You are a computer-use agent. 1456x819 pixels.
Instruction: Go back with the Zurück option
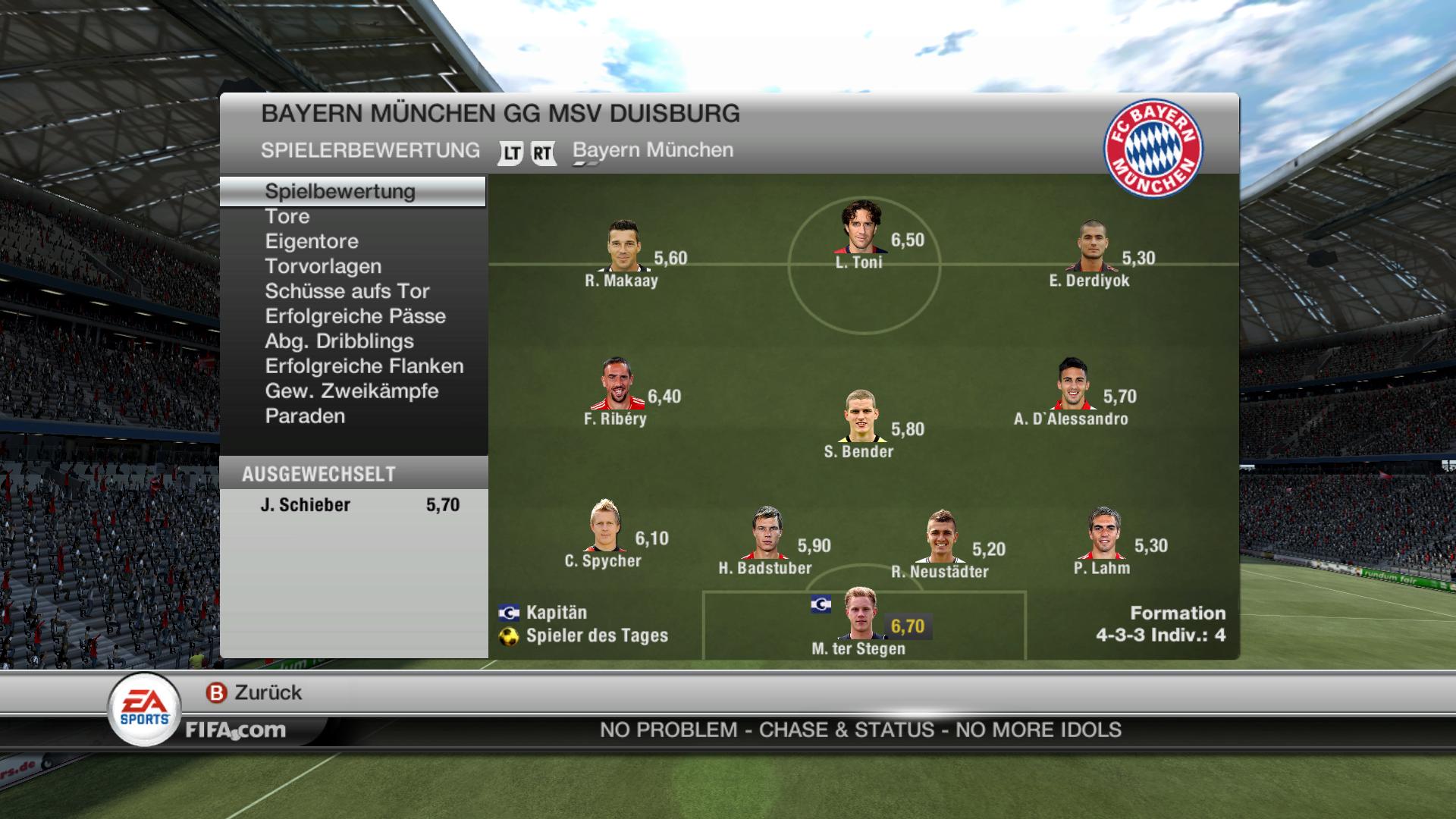(255, 692)
